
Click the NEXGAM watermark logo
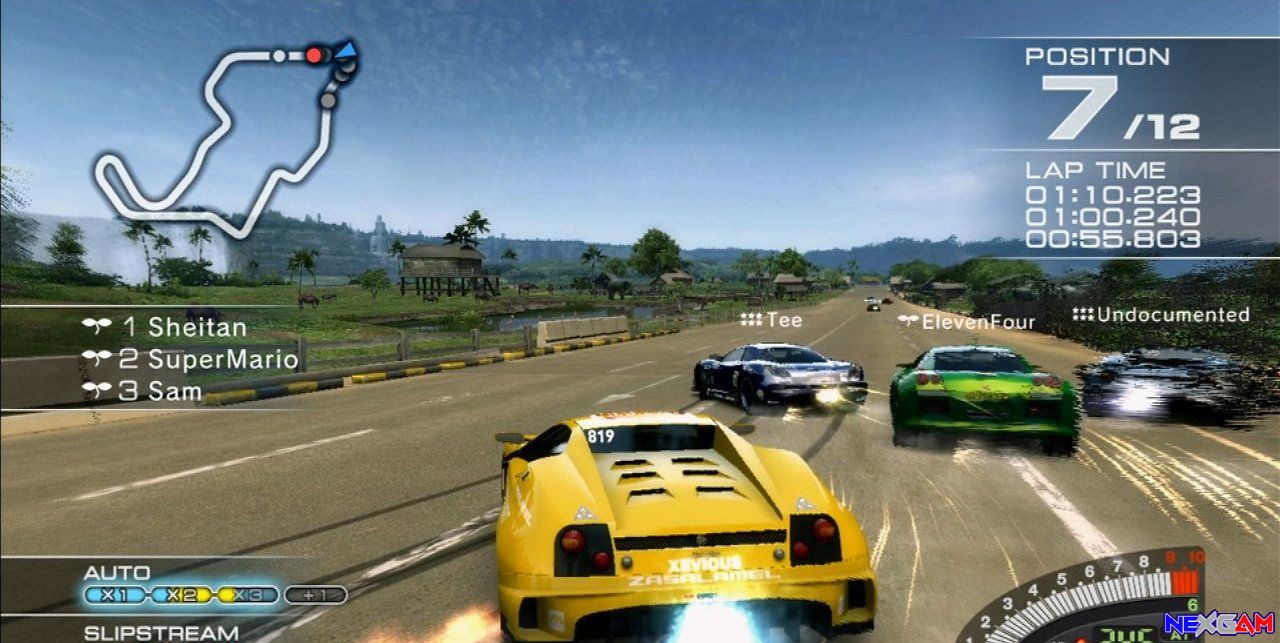click(1220, 626)
